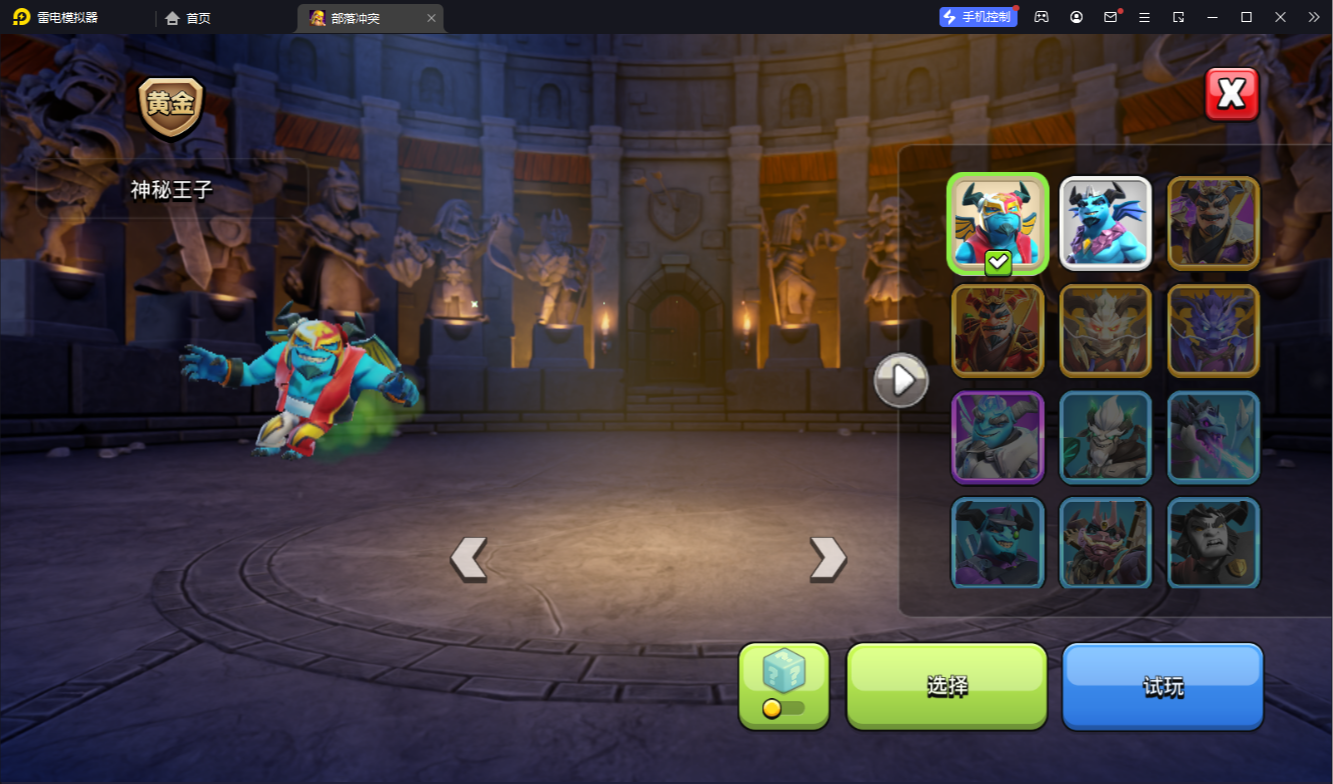This screenshot has height=784, width=1333.
Task: Toggle the random skin dice button
Action: pyautogui.click(x=784, y=685)
